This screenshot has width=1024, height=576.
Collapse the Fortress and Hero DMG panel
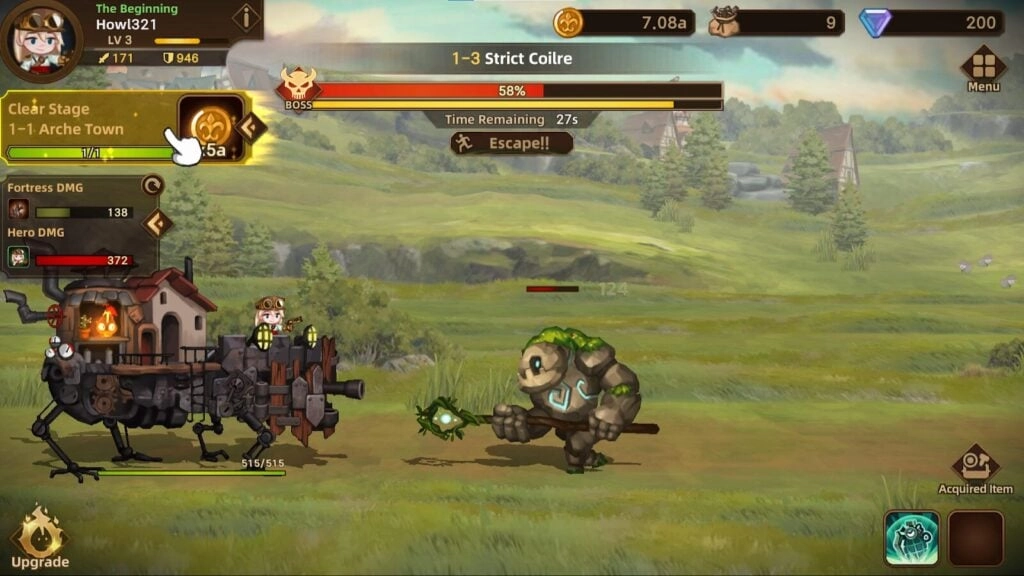157,223
